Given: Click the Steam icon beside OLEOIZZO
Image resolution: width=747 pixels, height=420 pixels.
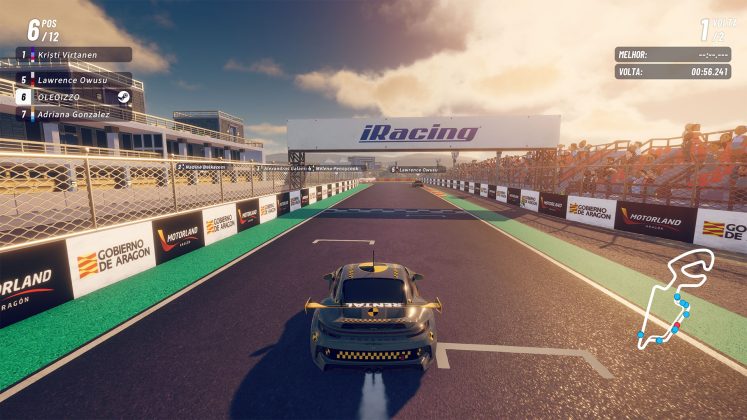Looking at the screenshot, I should tap(122, 97).
